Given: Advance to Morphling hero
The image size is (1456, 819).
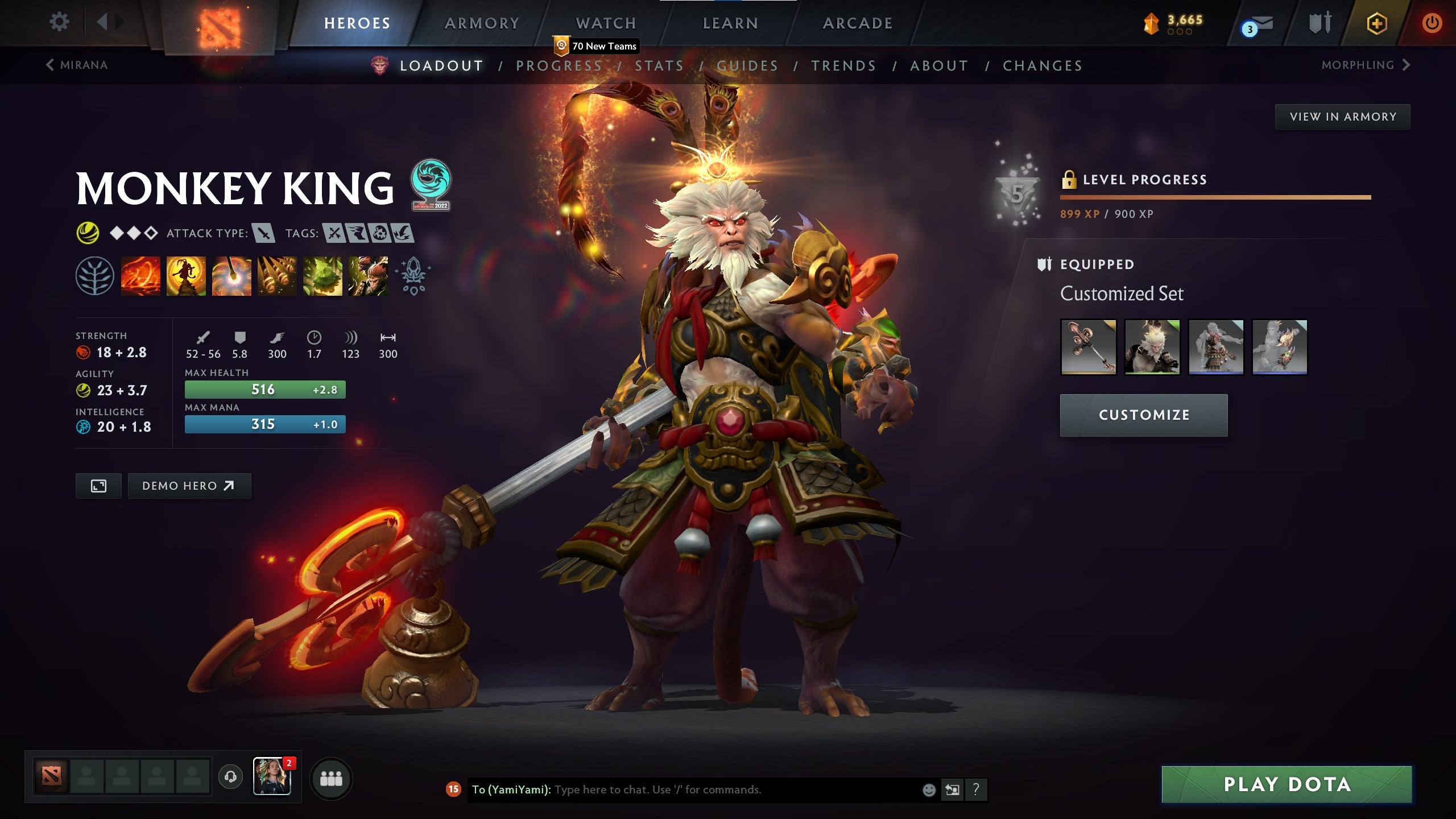Looking at the screenshot, I should point(1365,65).
